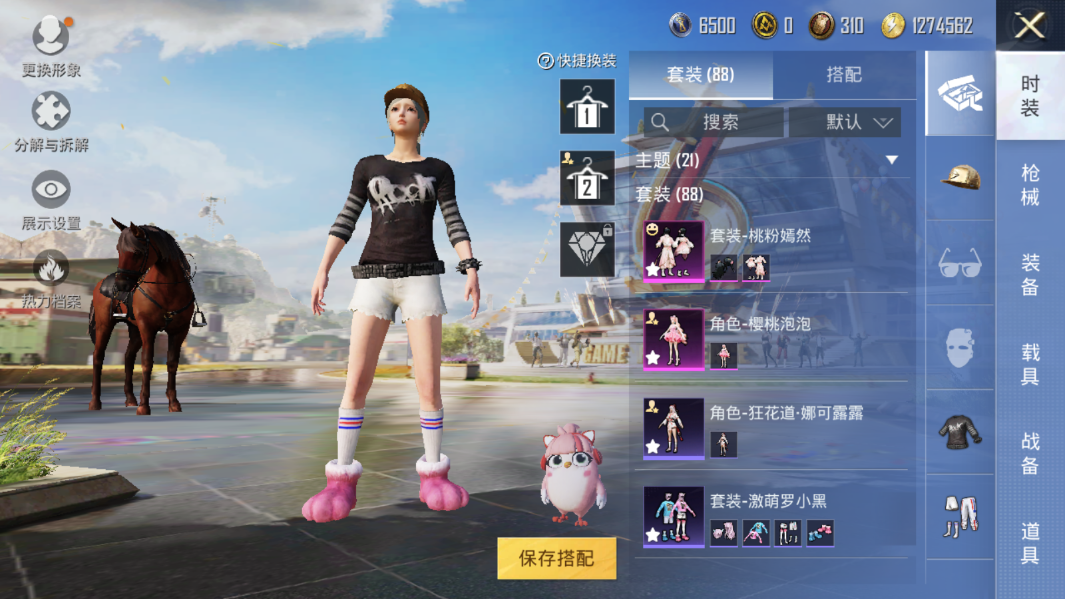Click the 保存搭配 save outfit button

pos(556,558)
